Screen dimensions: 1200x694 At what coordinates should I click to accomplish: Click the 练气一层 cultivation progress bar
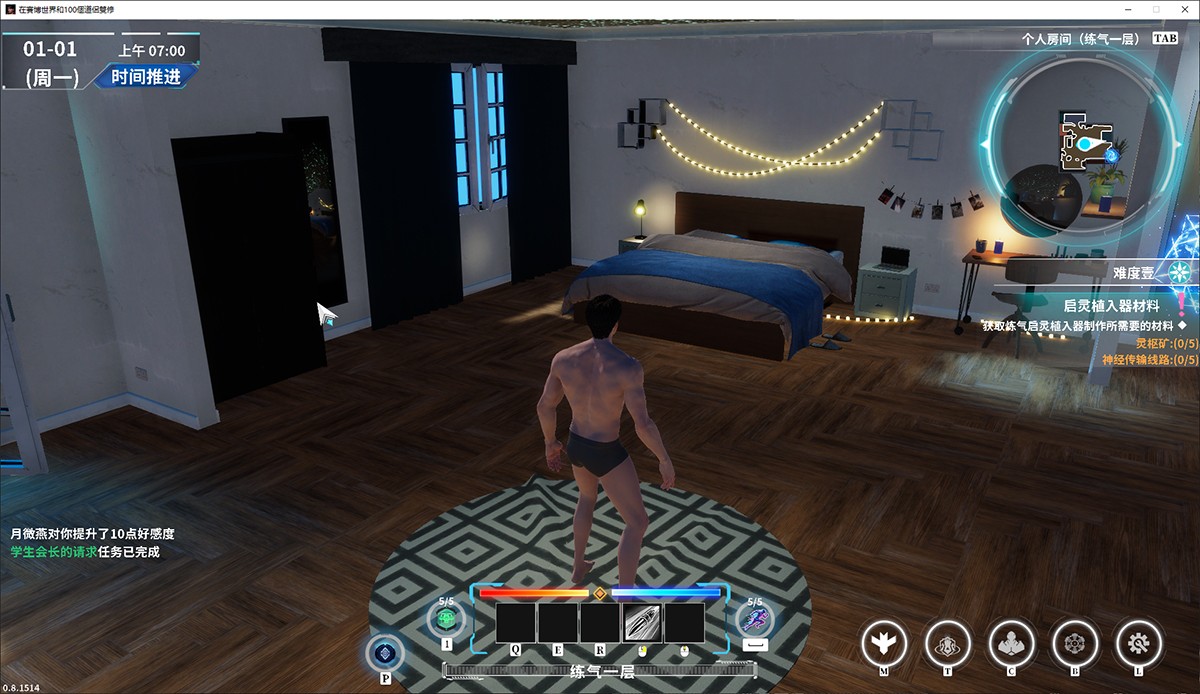[602, 672]
